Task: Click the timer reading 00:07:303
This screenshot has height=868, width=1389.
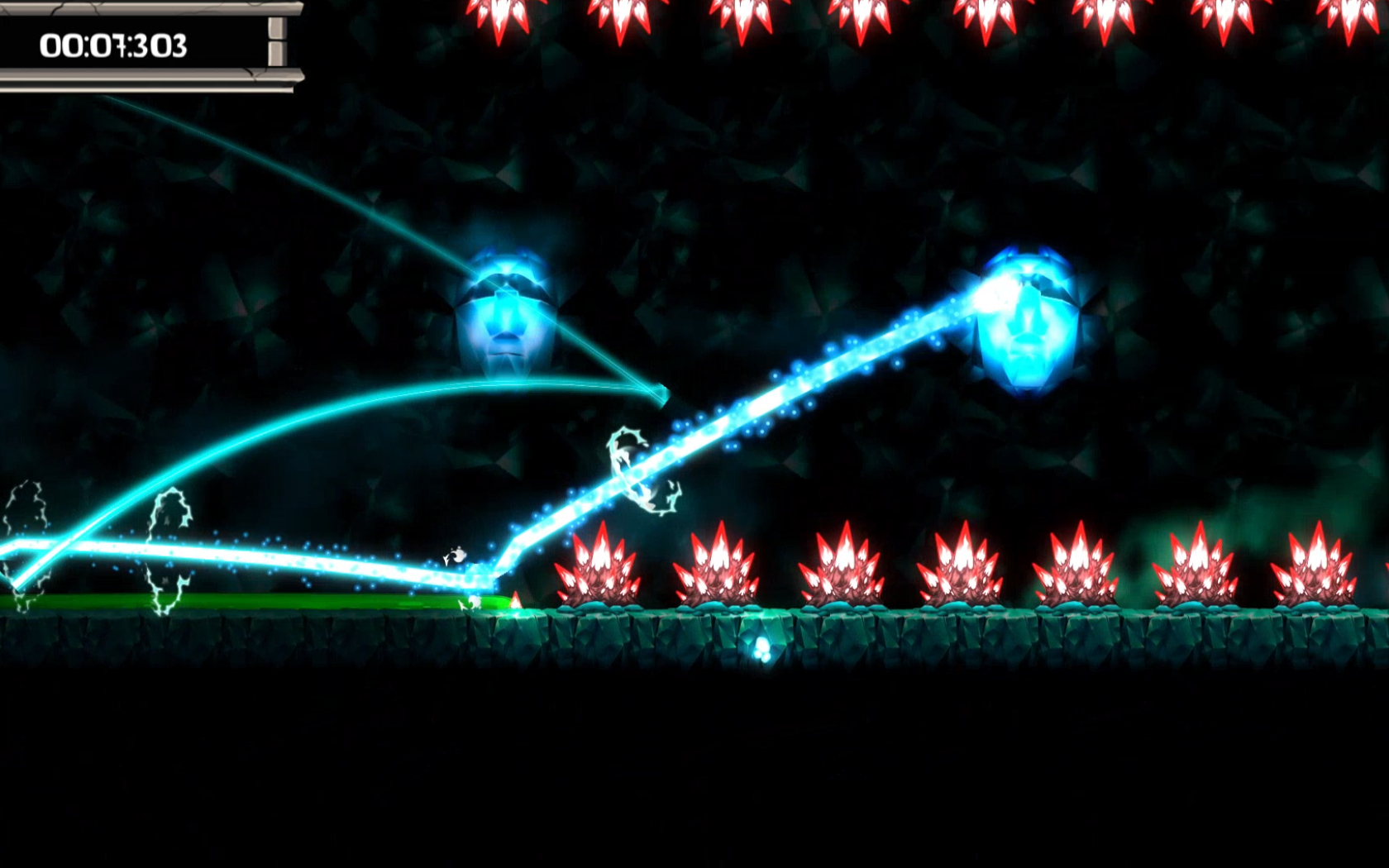Action: coord(116,45)
